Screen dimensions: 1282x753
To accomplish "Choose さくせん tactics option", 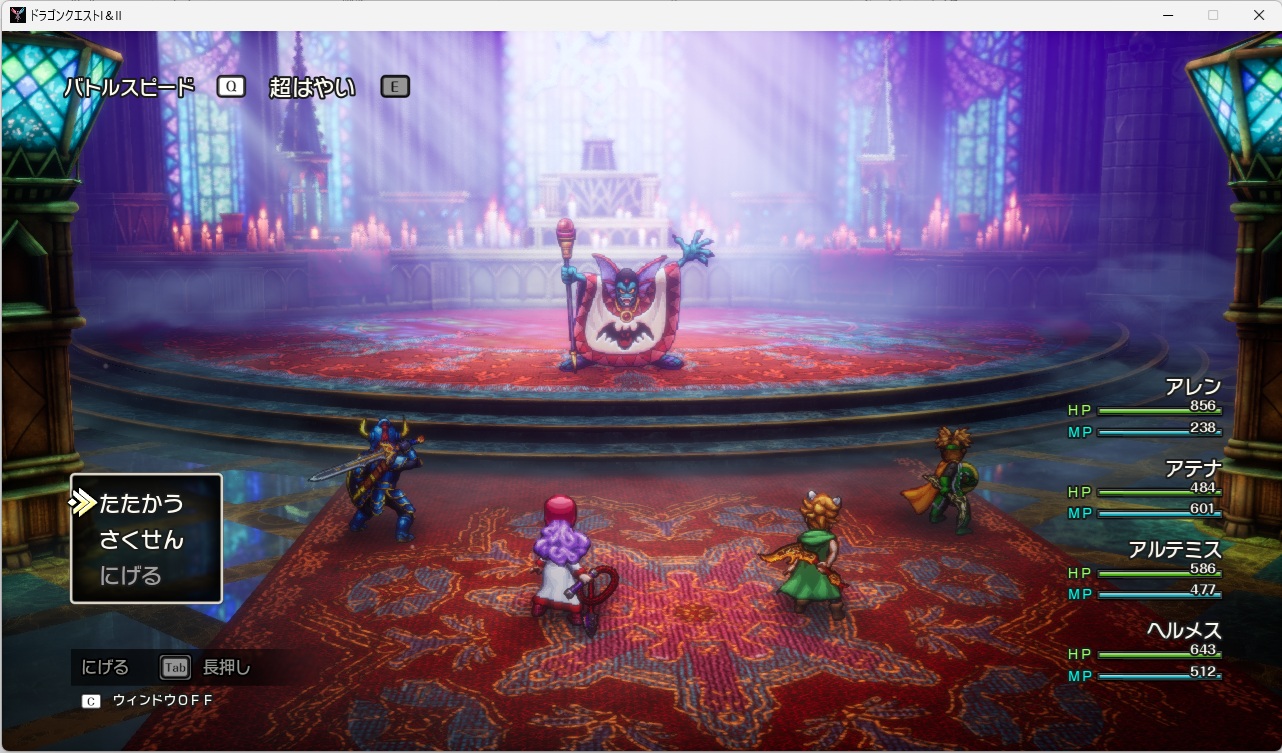I will tap(141, 540).
